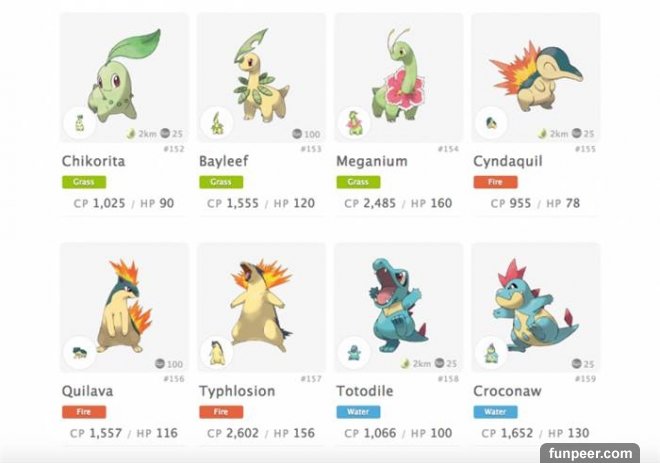This screenshot has width=660, height=463.
Task: Select Totodile's blue Water type tag
Action: click(x=356, y=411)
